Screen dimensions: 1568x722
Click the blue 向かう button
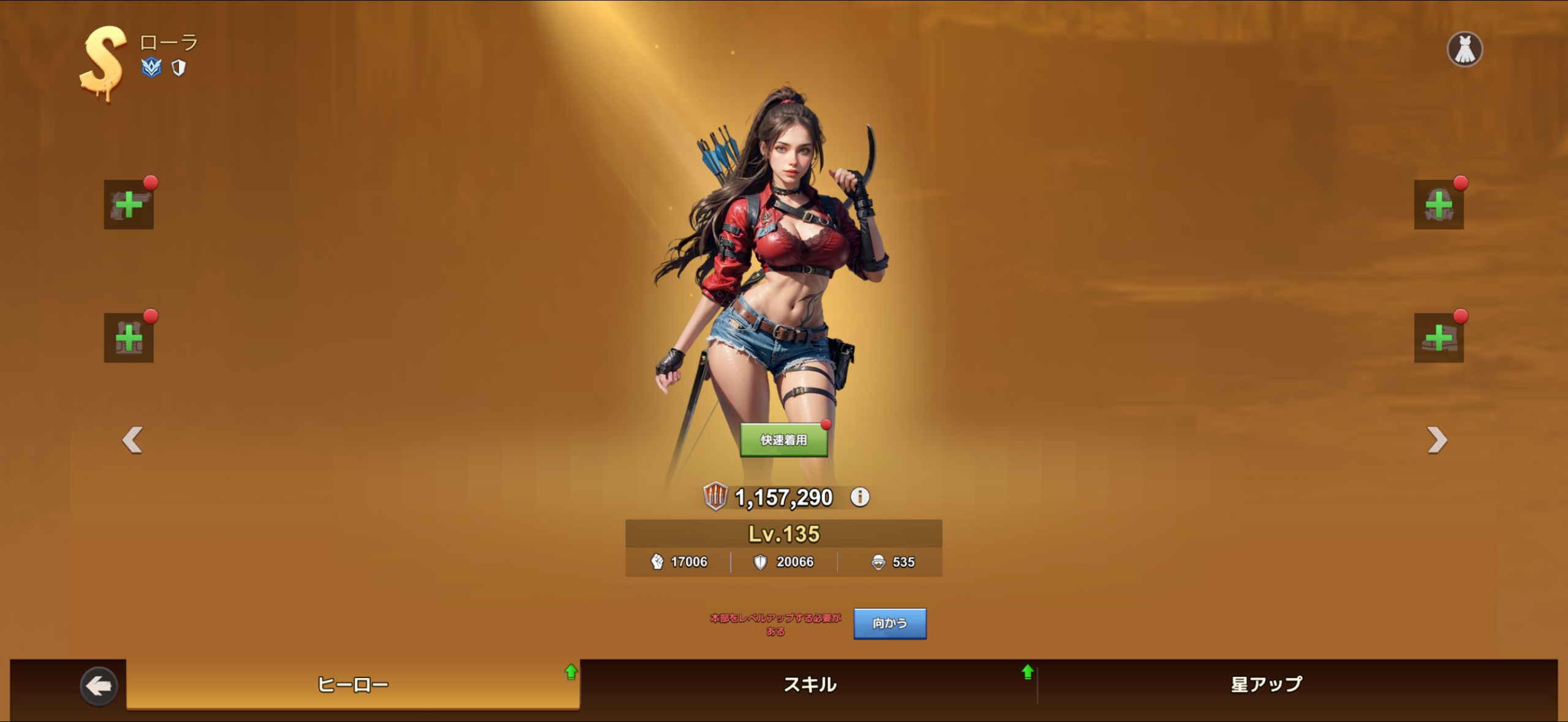pos(889,623)
